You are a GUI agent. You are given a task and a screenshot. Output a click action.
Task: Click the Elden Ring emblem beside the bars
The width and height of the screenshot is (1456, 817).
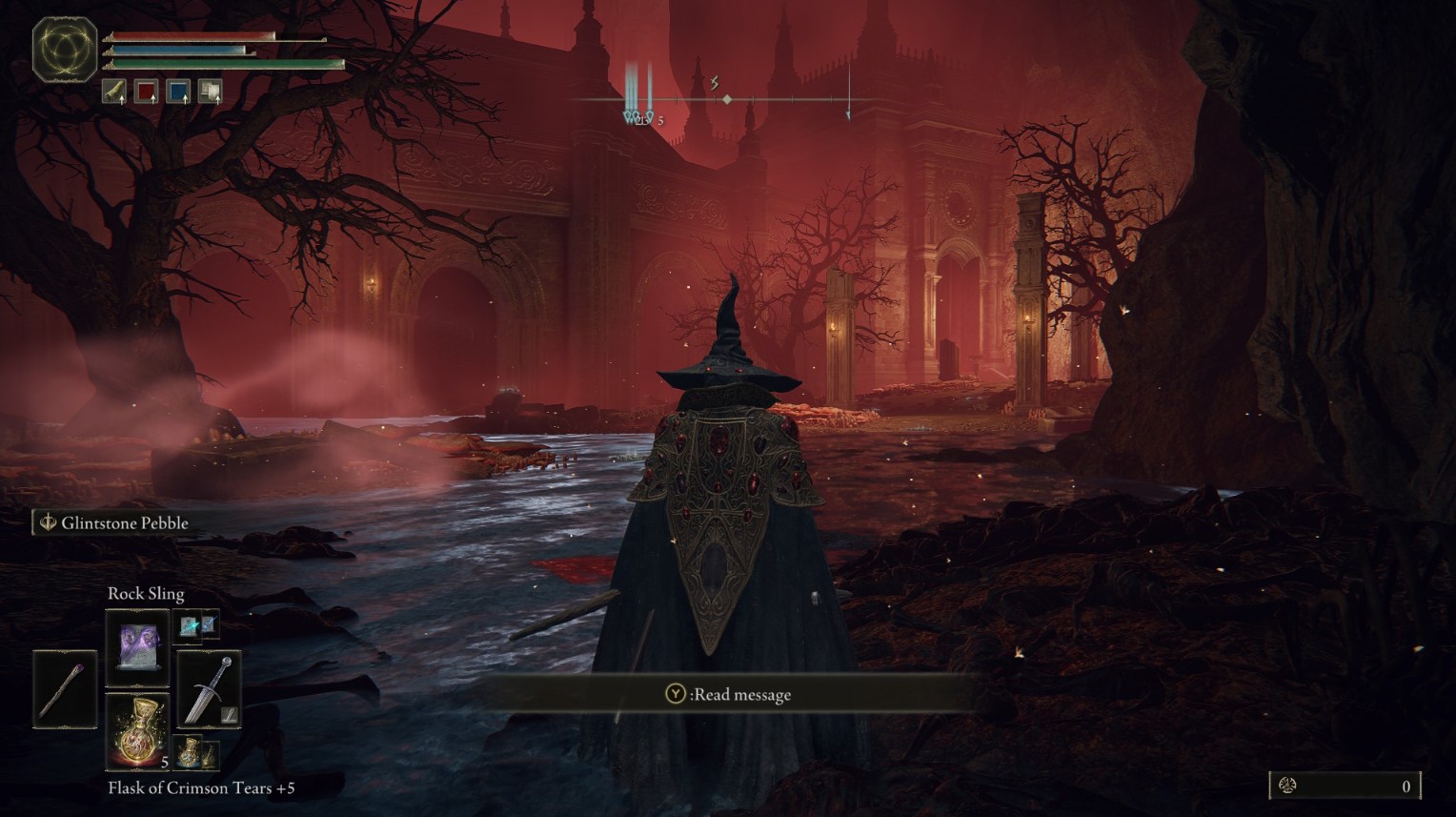click(65, 49)
